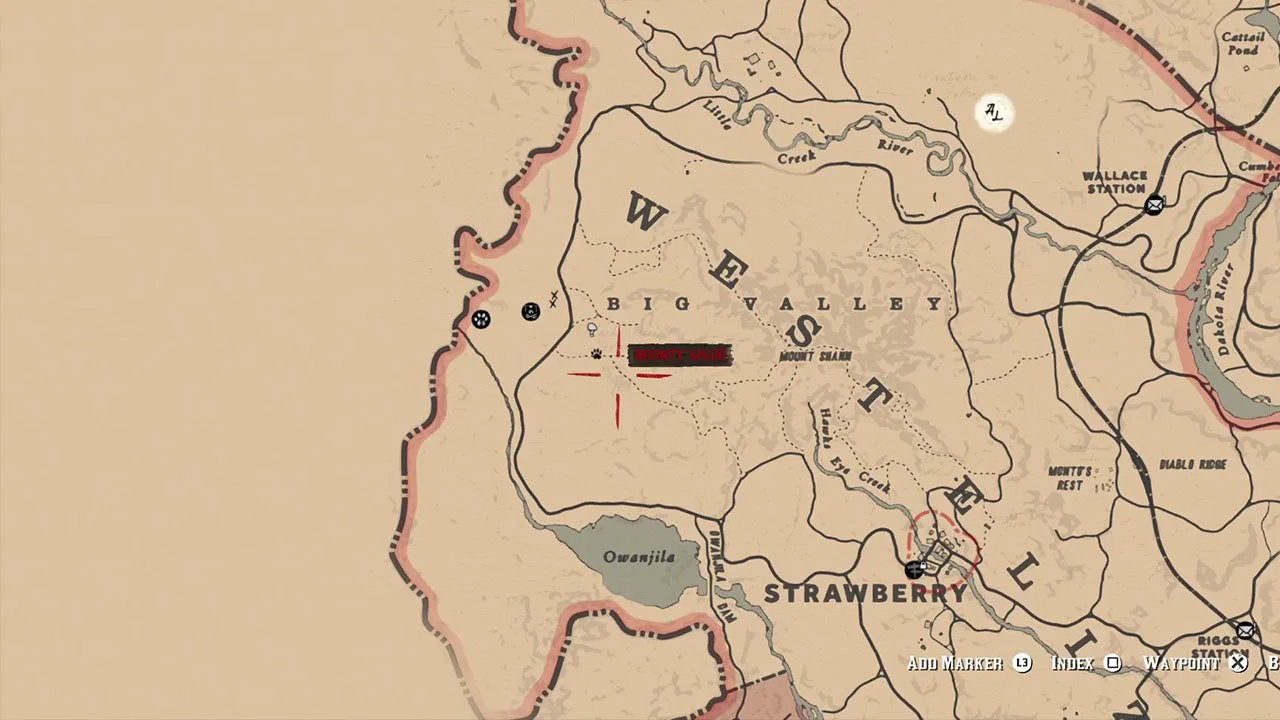Open the Riggs Station mail icon
1280x720 pixels.
1245,631
